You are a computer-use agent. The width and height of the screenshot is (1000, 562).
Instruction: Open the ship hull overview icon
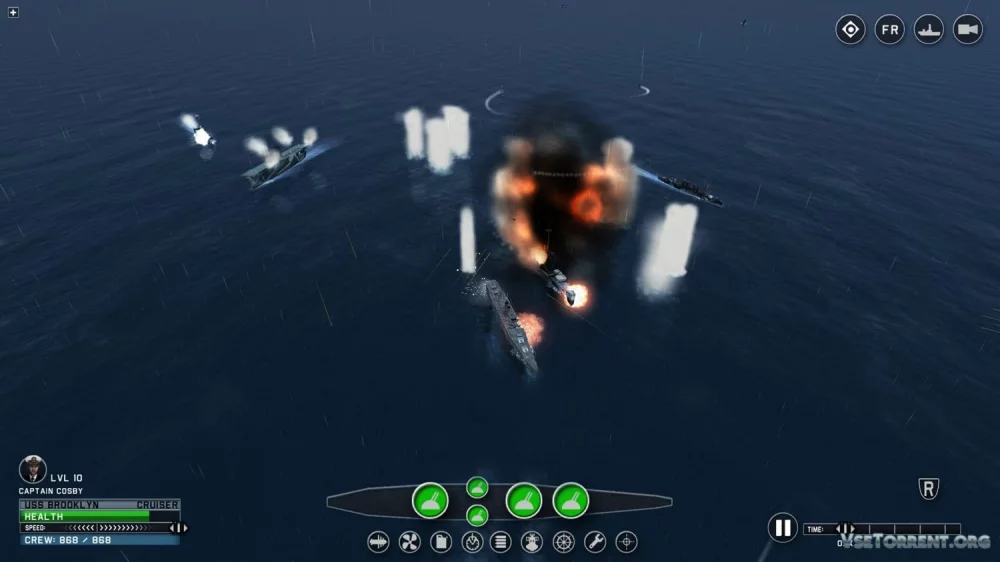coord(378,542)
